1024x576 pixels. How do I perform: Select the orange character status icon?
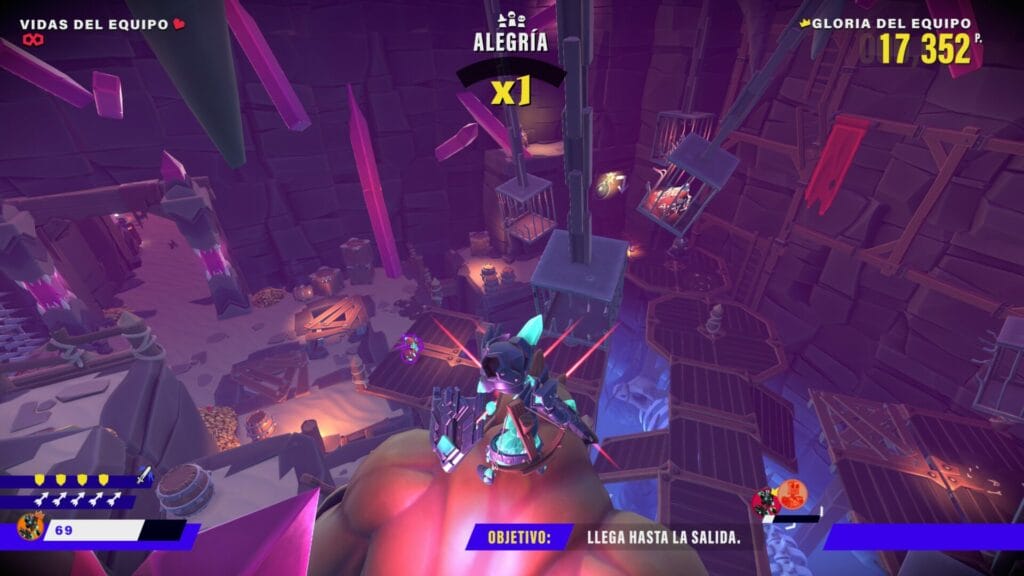[792, 493]
